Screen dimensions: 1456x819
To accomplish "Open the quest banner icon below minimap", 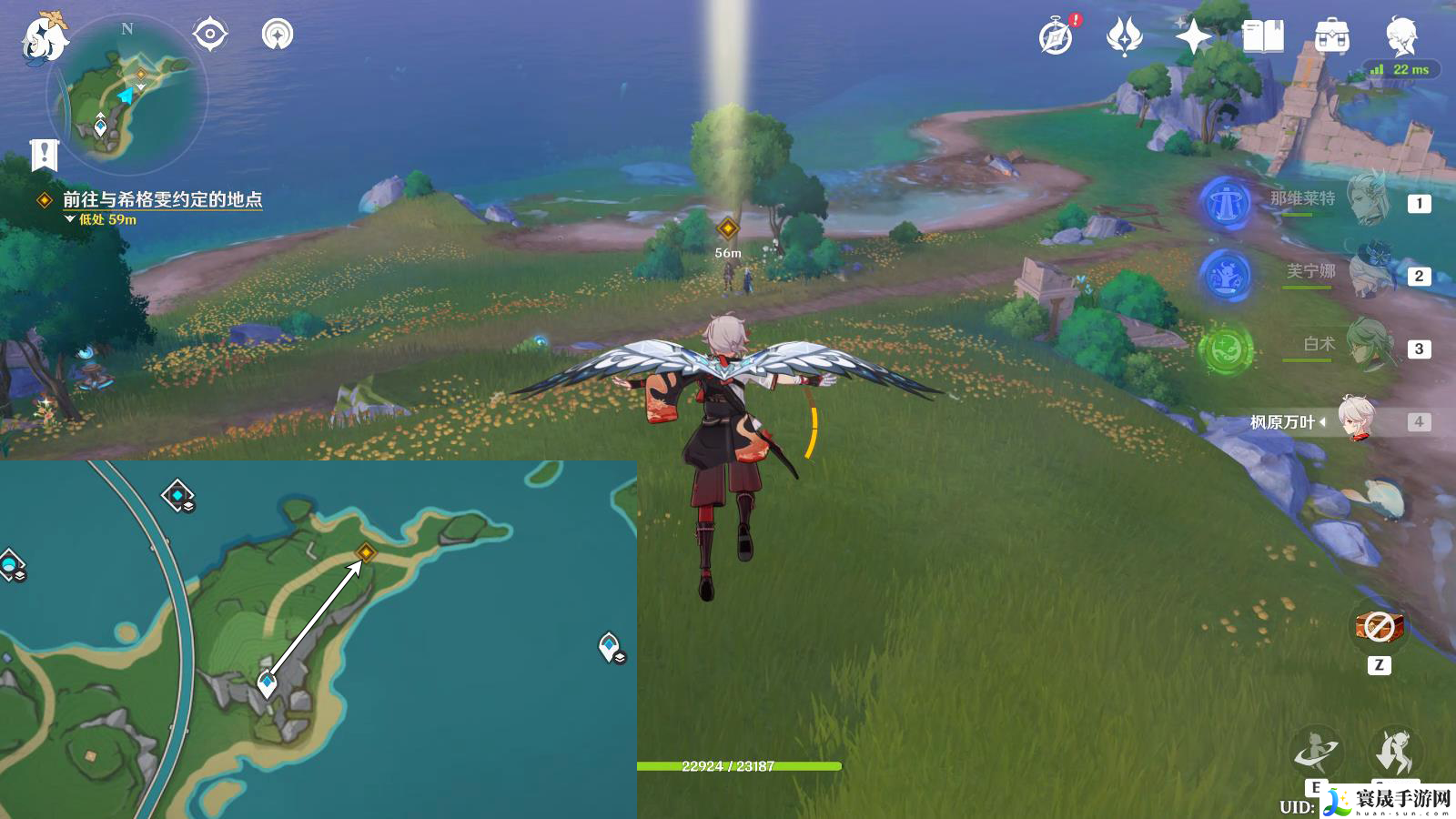I will (44, 156).
